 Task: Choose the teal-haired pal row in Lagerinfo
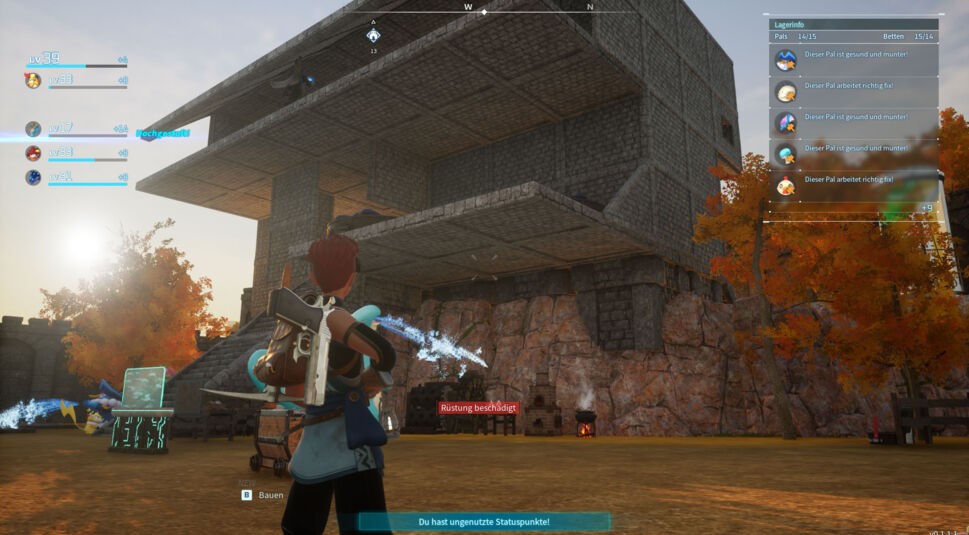pyautogui.click(x=786, y=153)
